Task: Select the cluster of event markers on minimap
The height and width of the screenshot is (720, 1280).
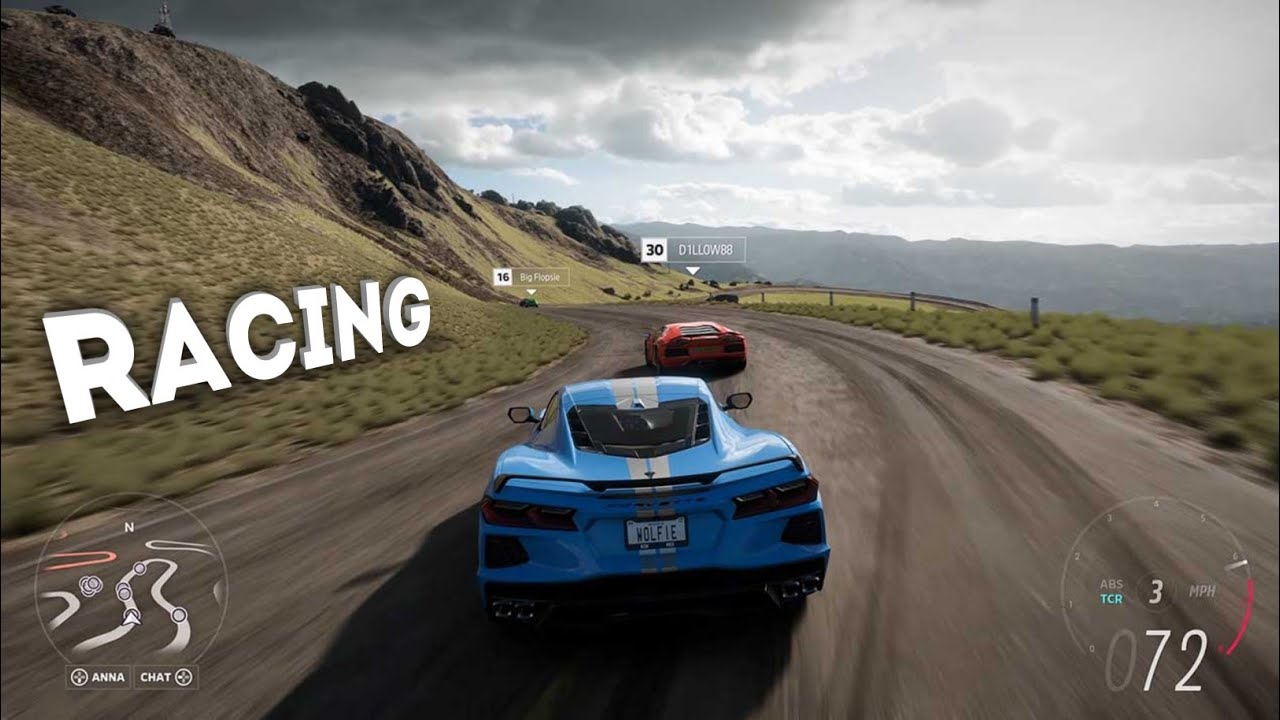Action: tap(90, 584)
